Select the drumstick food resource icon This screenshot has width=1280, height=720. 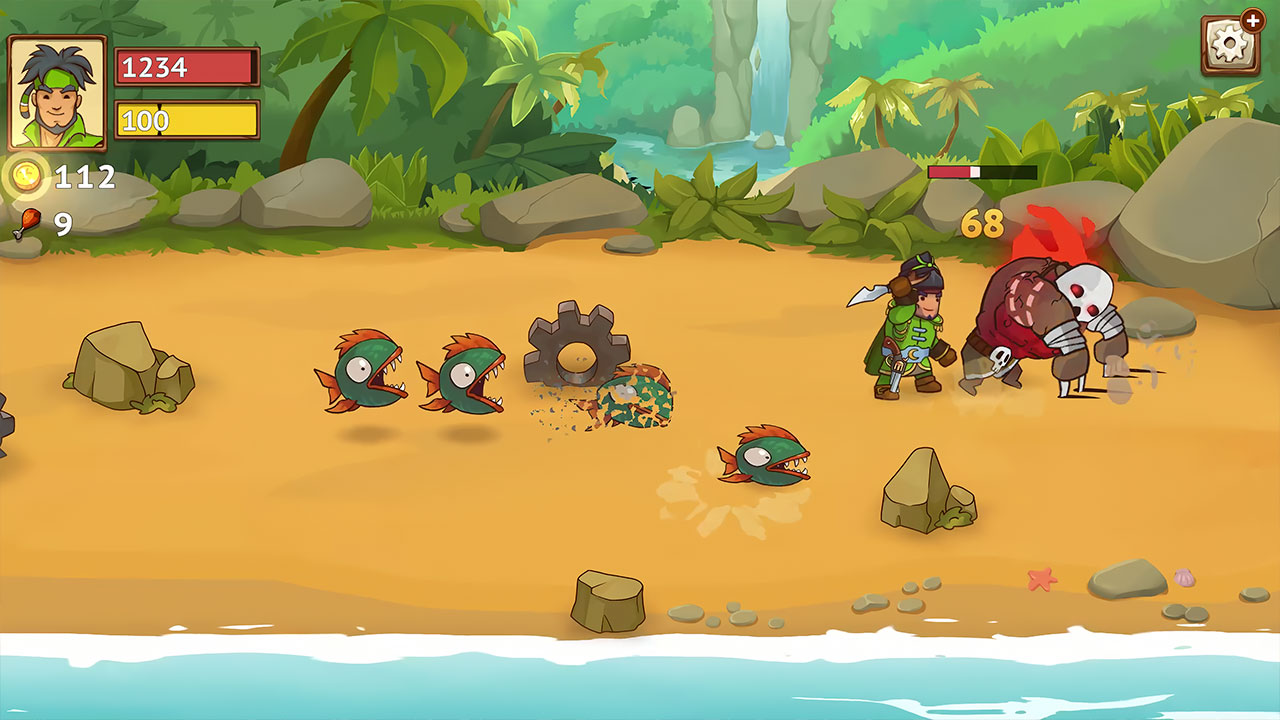point(28,216)
